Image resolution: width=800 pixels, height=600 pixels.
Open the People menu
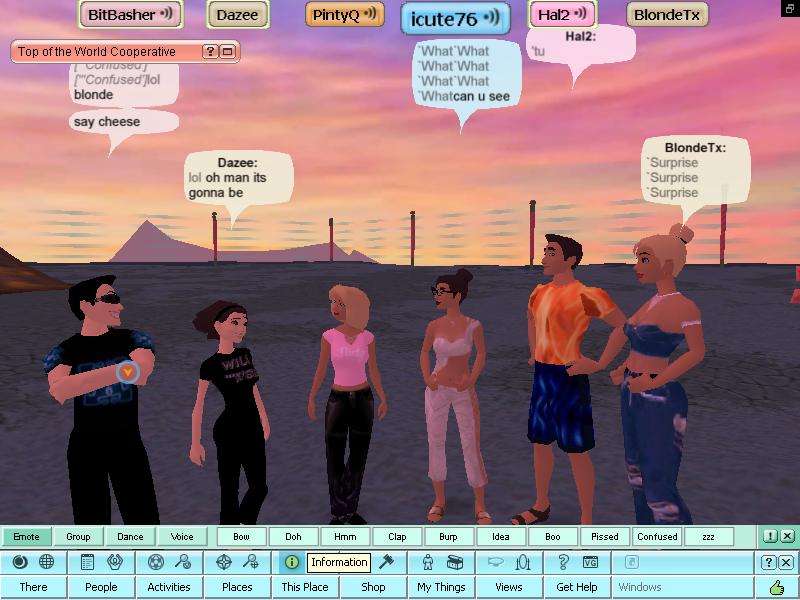click(101, 587)
